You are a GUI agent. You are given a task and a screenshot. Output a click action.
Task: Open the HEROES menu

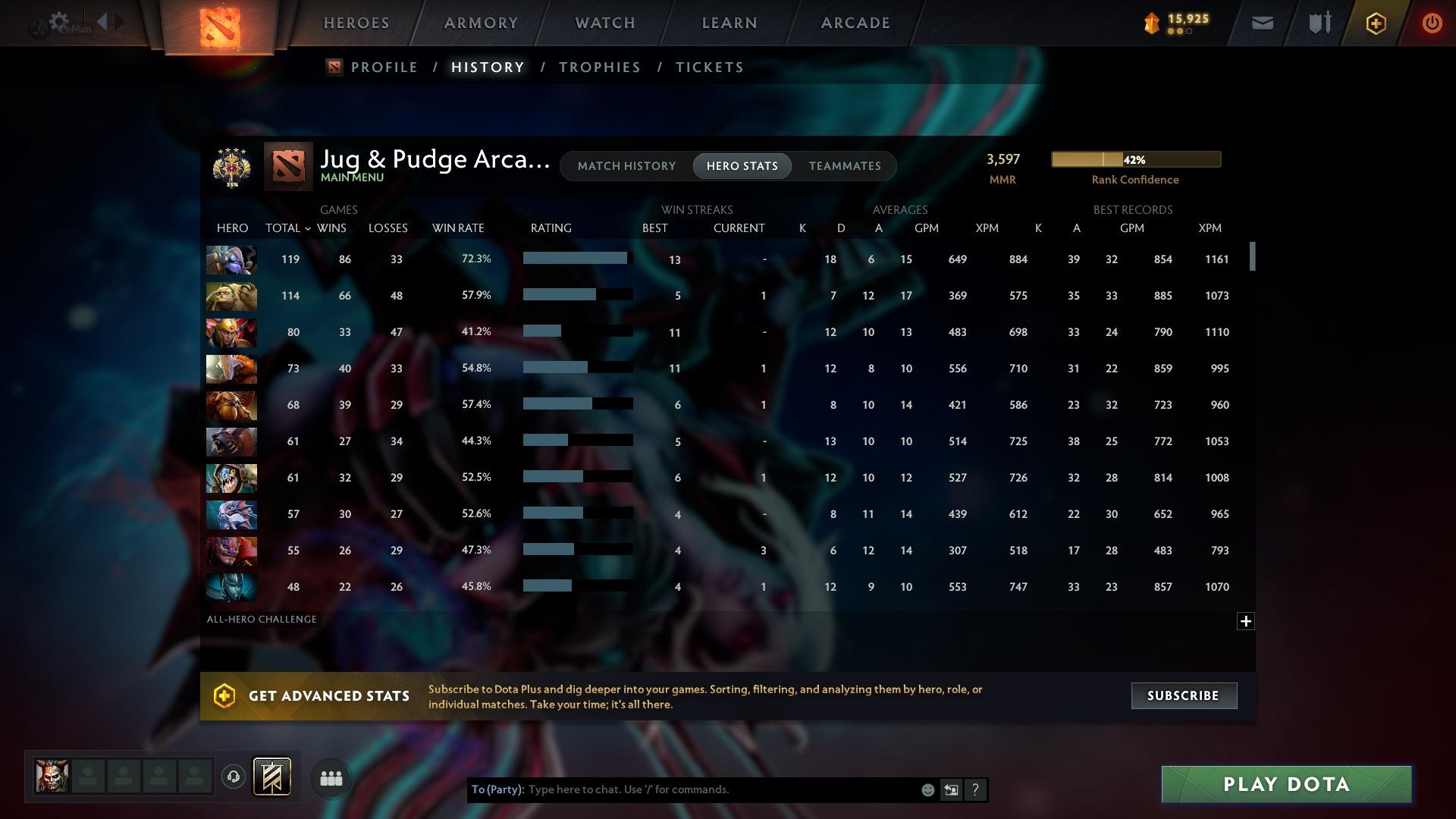click(356, 23)
